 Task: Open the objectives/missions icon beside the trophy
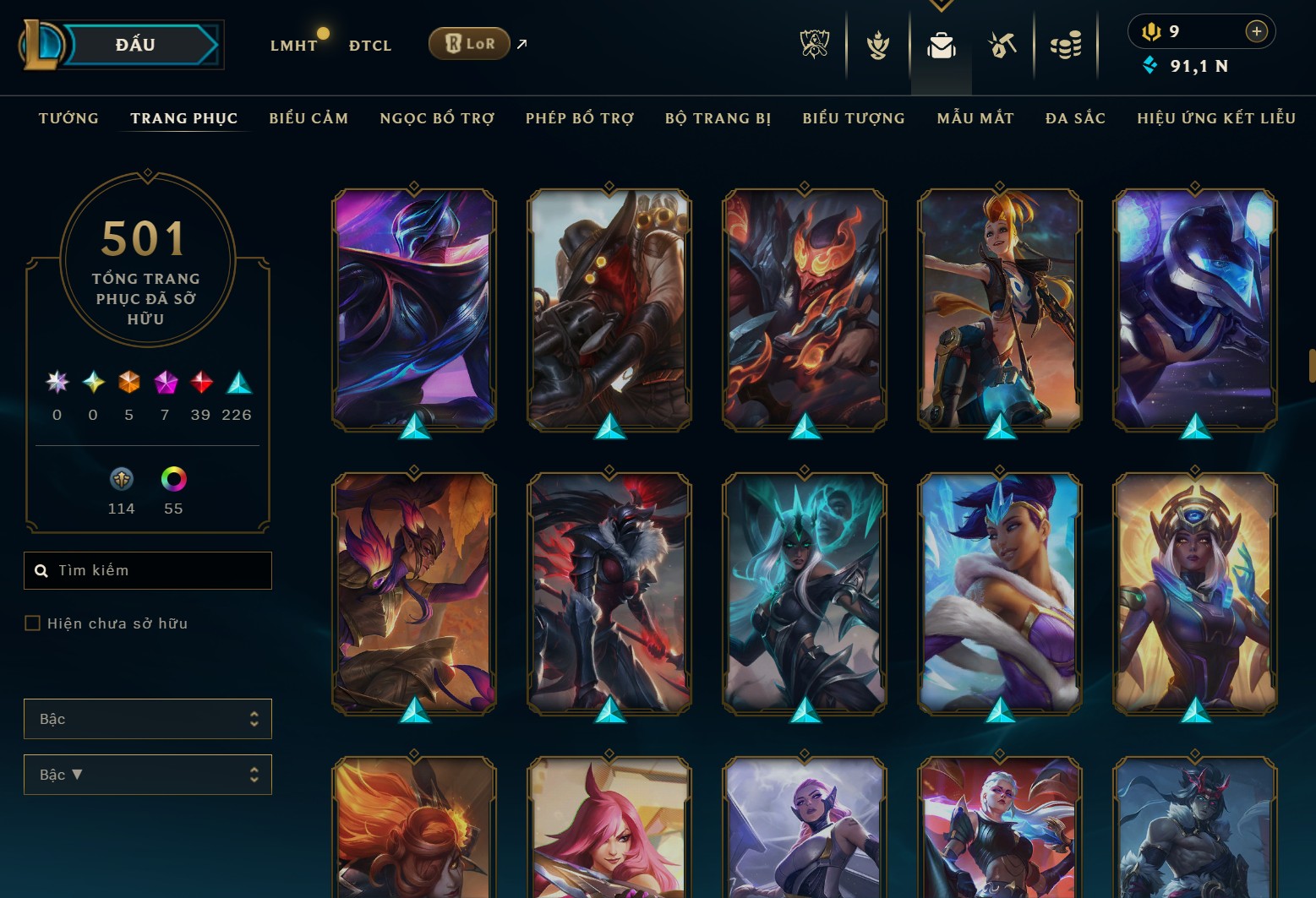(877, 44)
